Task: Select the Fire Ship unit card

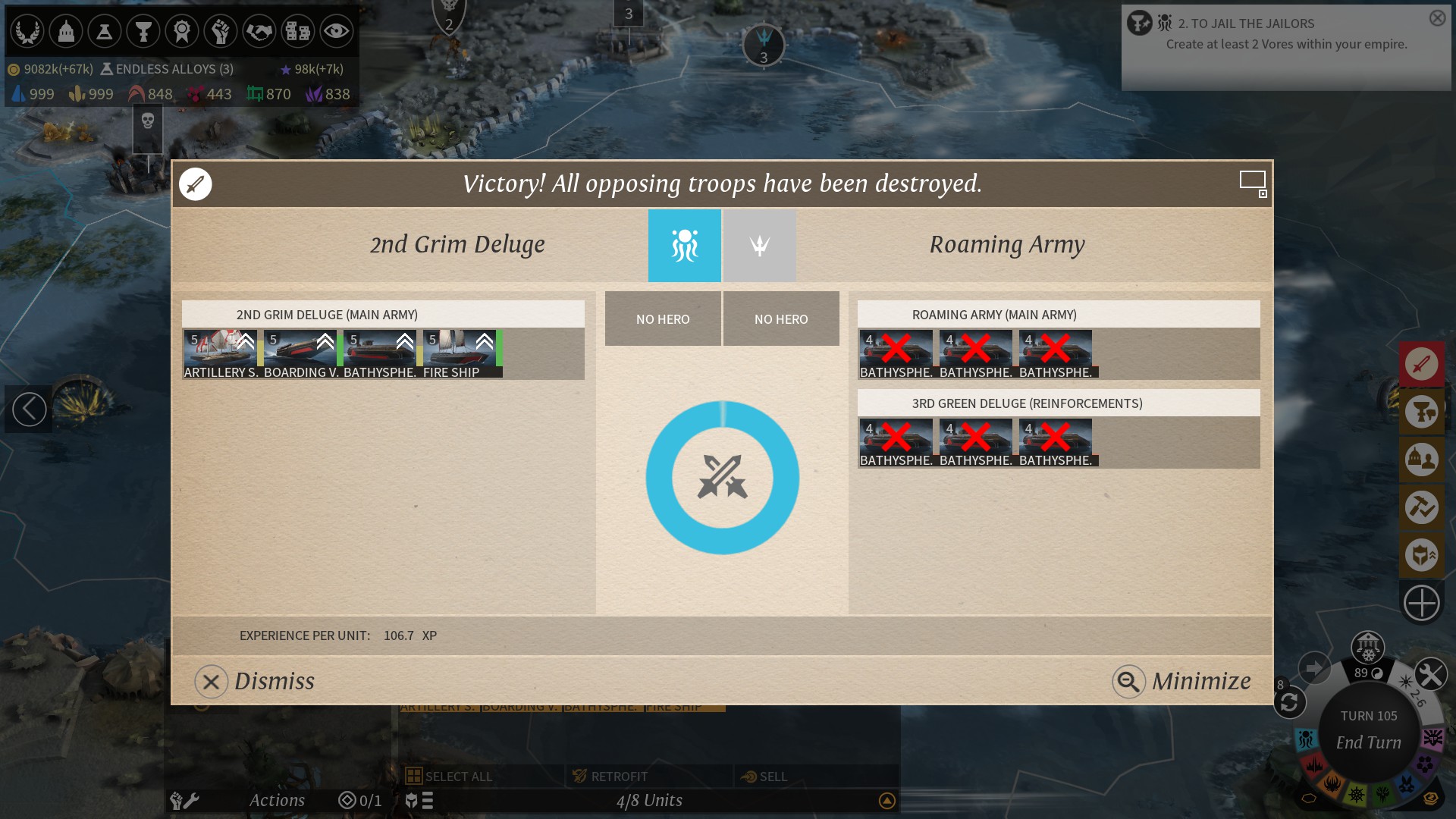Action: pyautogui.click(x=460, y=353)
